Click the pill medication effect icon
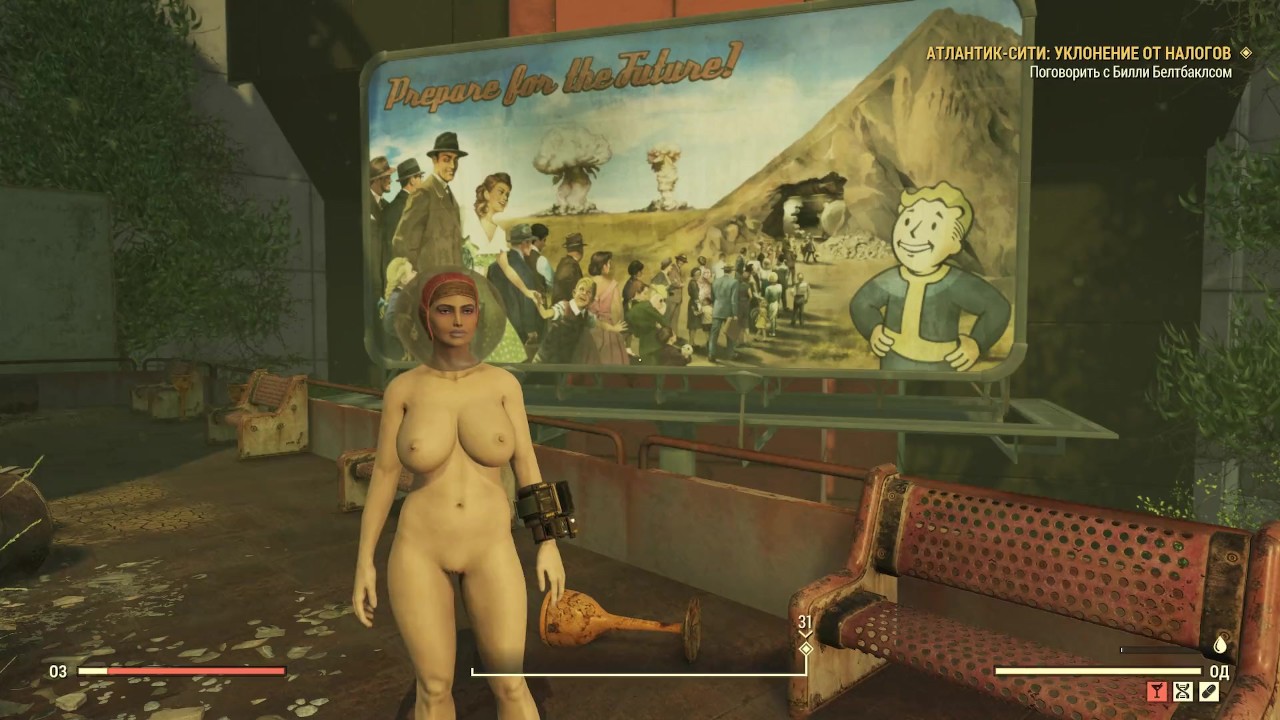Viewport: 1280px width, 720px height. tap(1209, 691)
